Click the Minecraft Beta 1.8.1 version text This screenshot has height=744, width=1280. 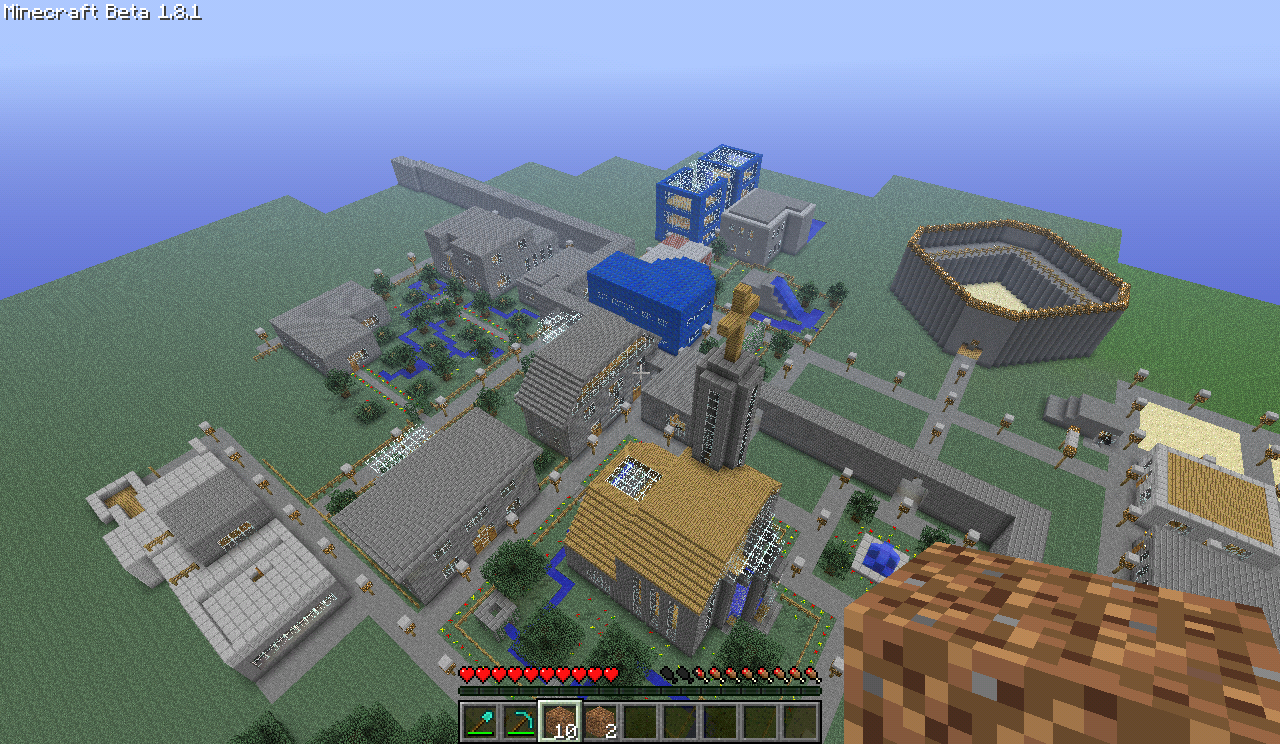click(x=100, y=14)
